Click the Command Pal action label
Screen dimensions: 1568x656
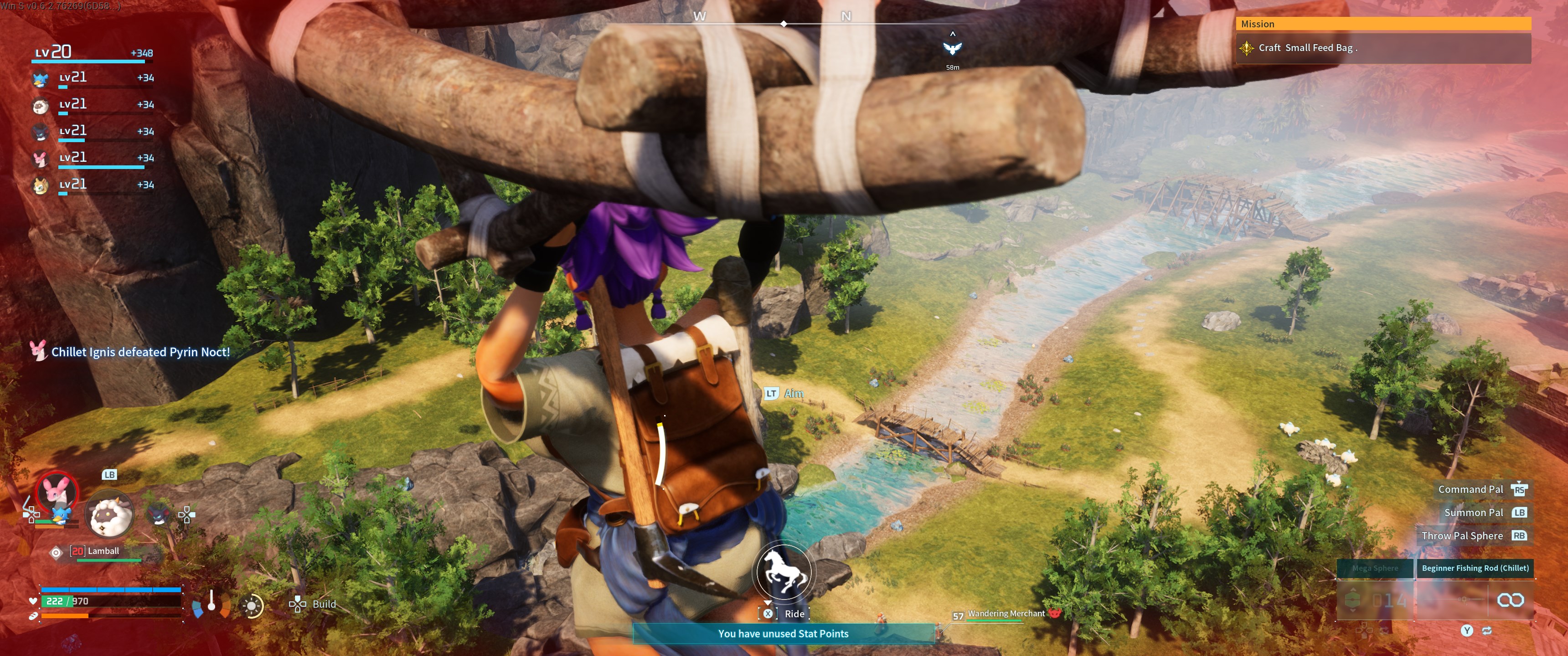point(1470,489)
